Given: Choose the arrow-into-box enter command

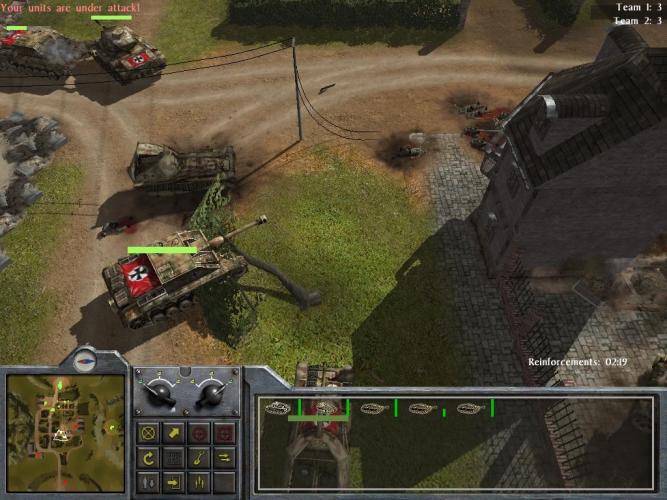Looking at the screenshot, I should tap(174, 482).
